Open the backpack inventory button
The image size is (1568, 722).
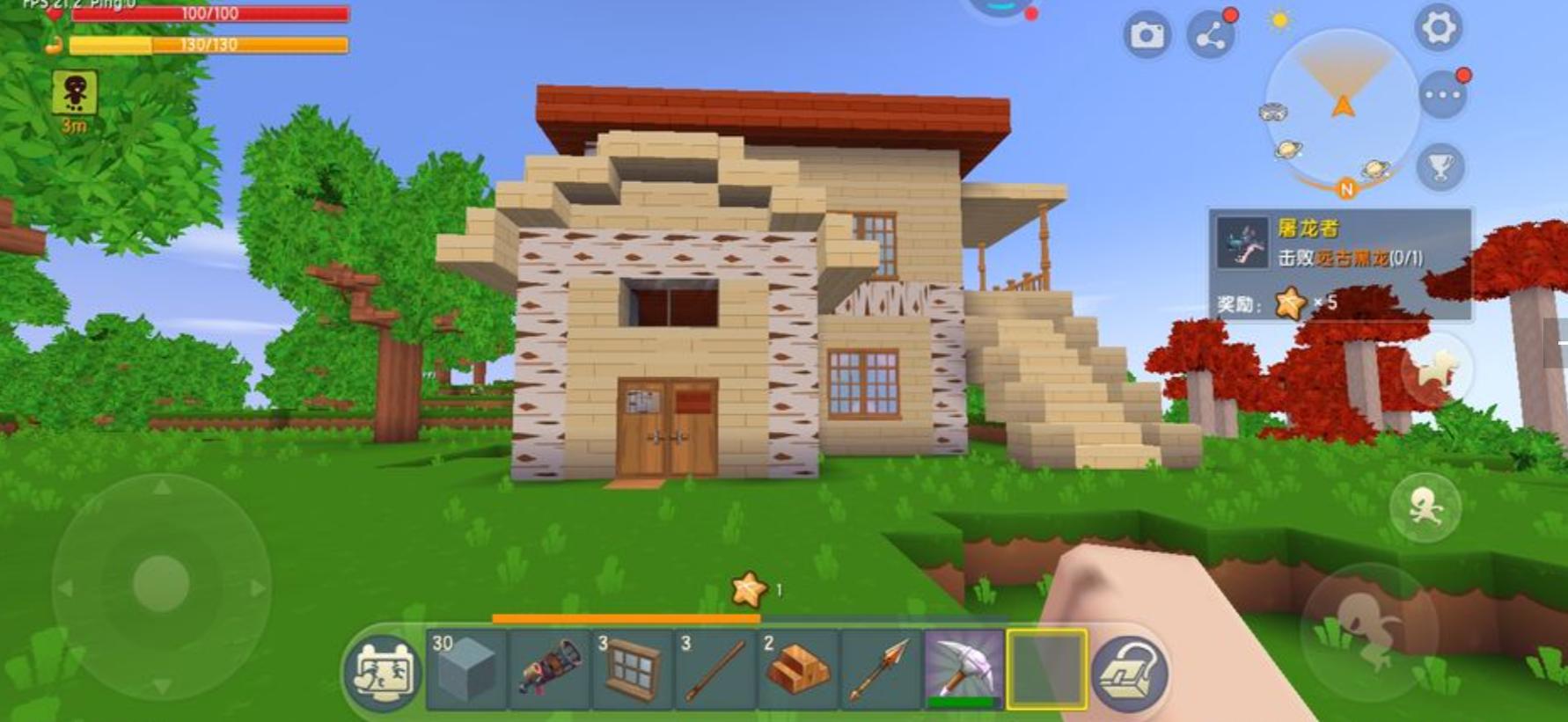click(x=1130, y=673)
